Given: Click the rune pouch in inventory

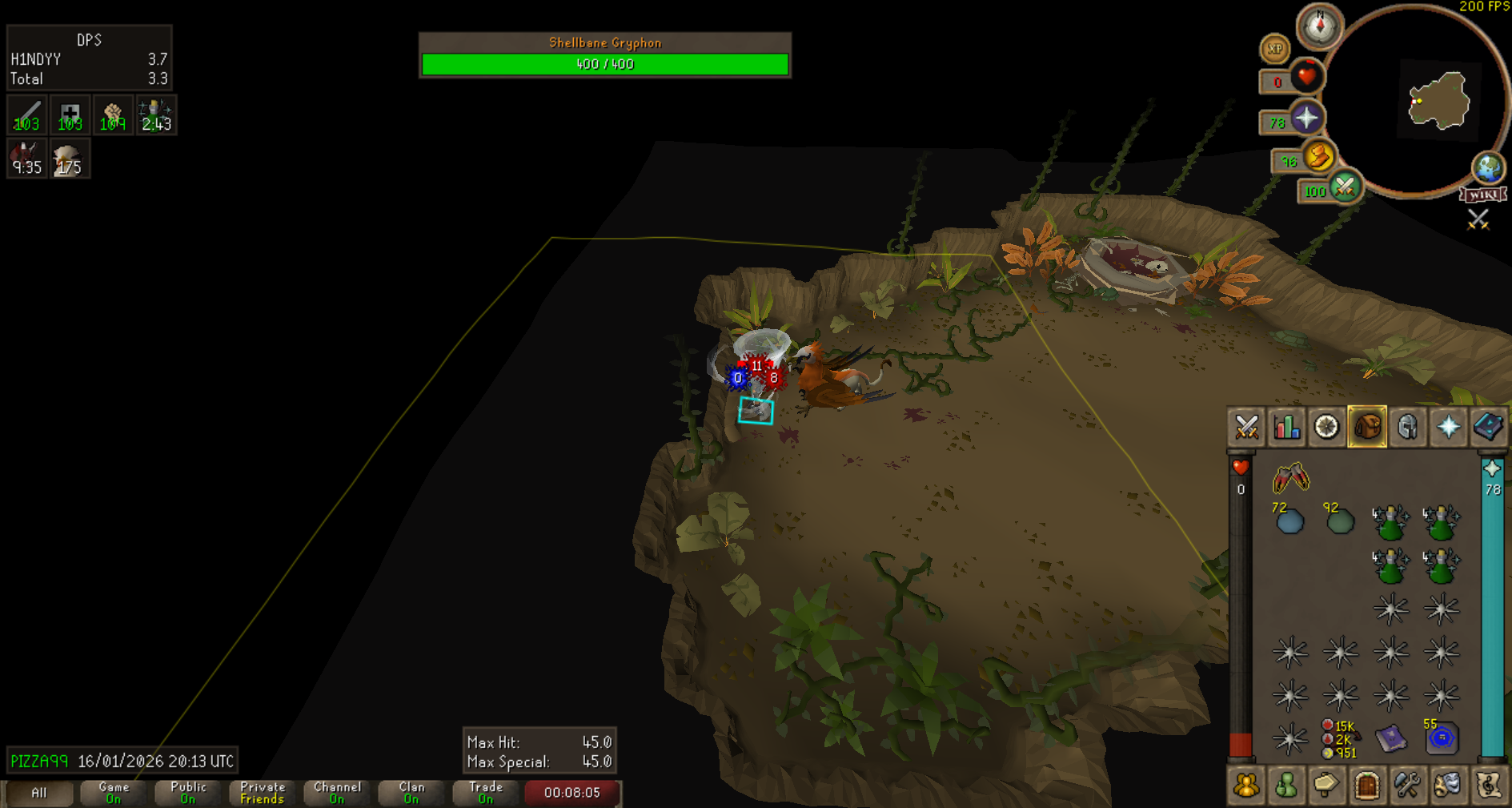Looking at the screenshot, I should point(1442,738).
